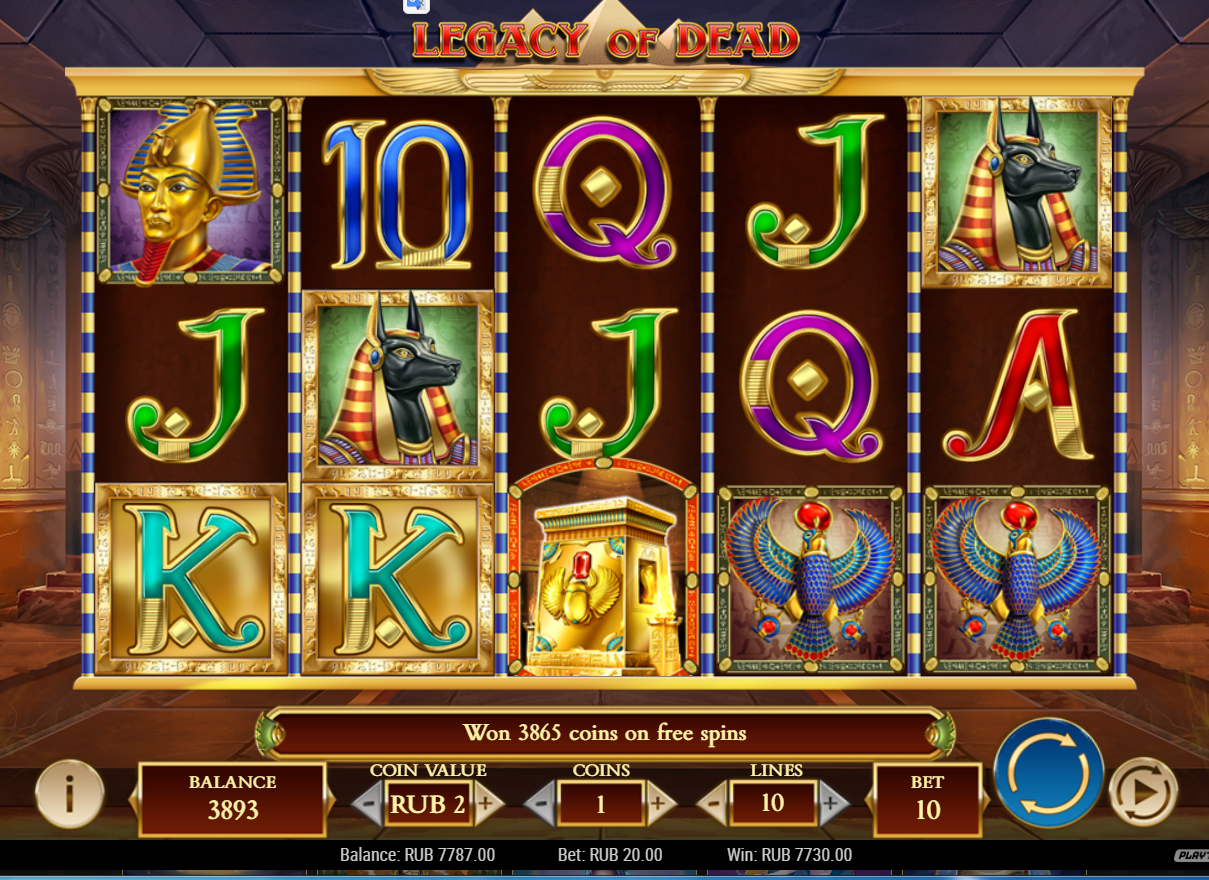
Task: Spin the reels with blue button
Action: tap(1048, 773)
